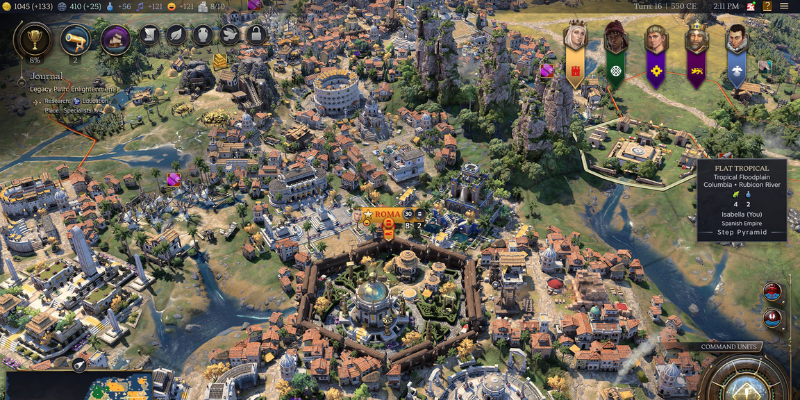
Task: Click the vase icon button
Action: [202, 36]
